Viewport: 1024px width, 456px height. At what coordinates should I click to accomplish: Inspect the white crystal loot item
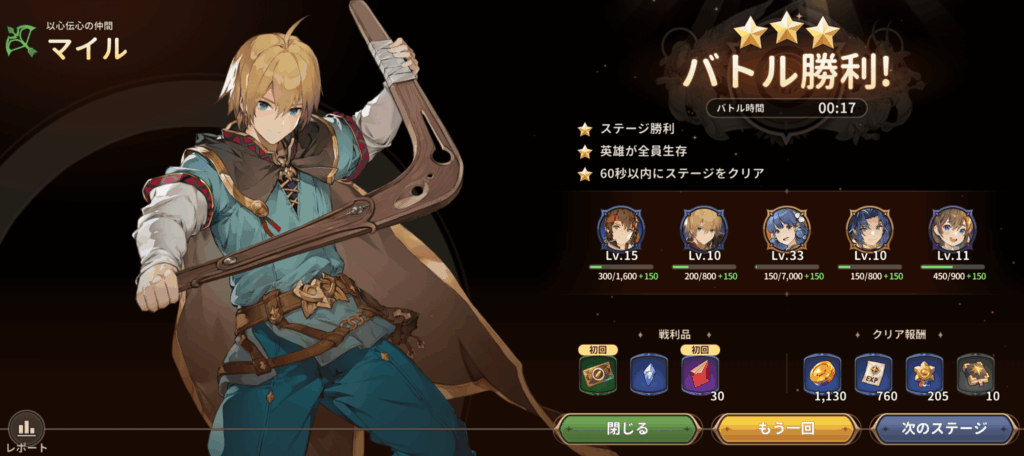648,375
